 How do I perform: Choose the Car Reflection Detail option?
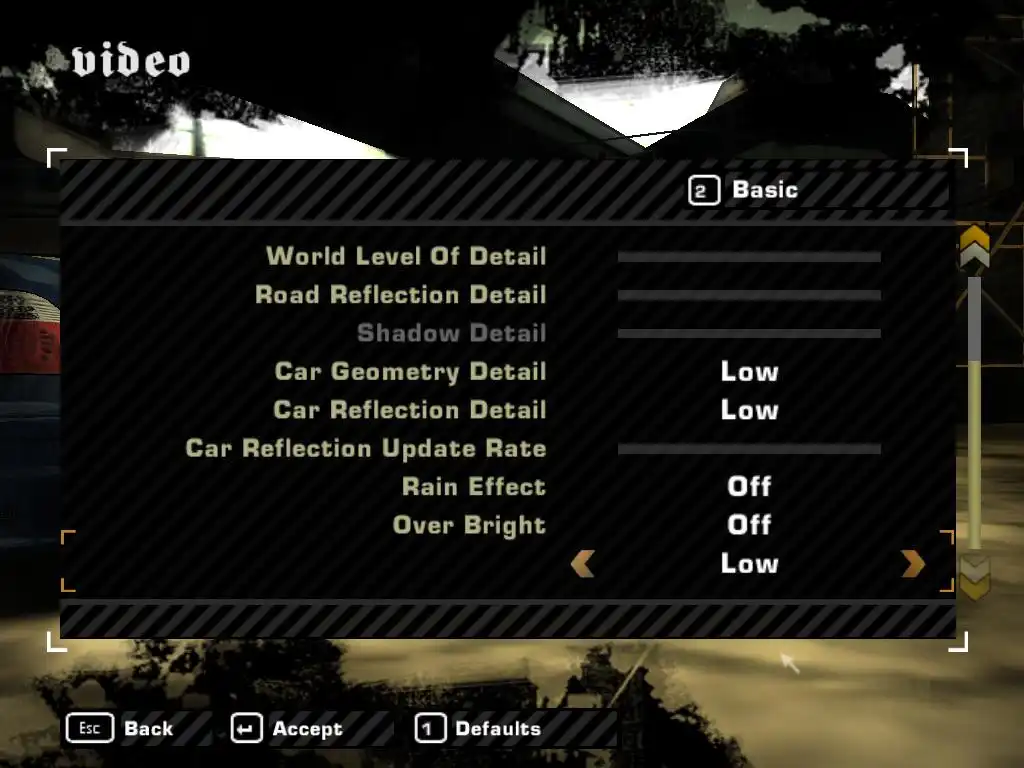(749, 410)
